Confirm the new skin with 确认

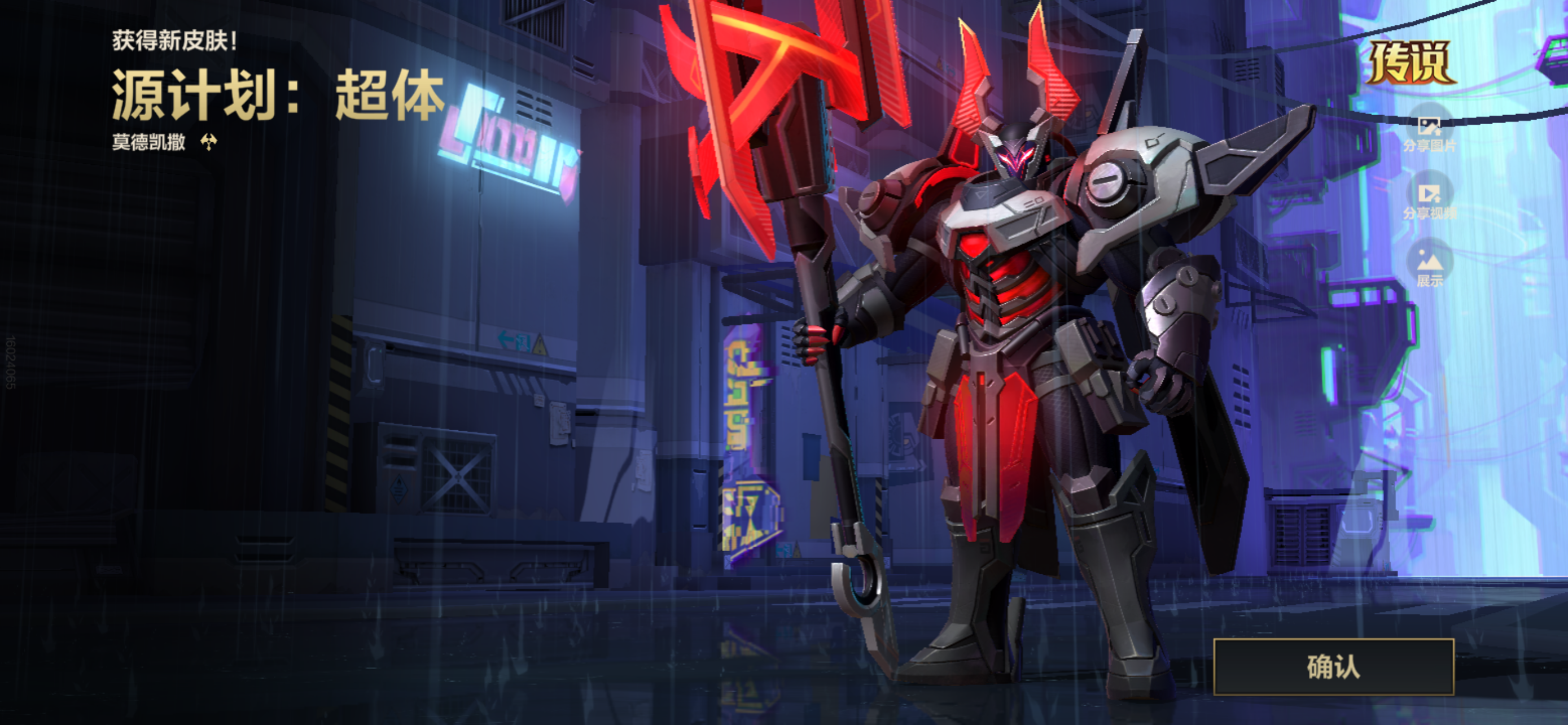(1333, 667)
